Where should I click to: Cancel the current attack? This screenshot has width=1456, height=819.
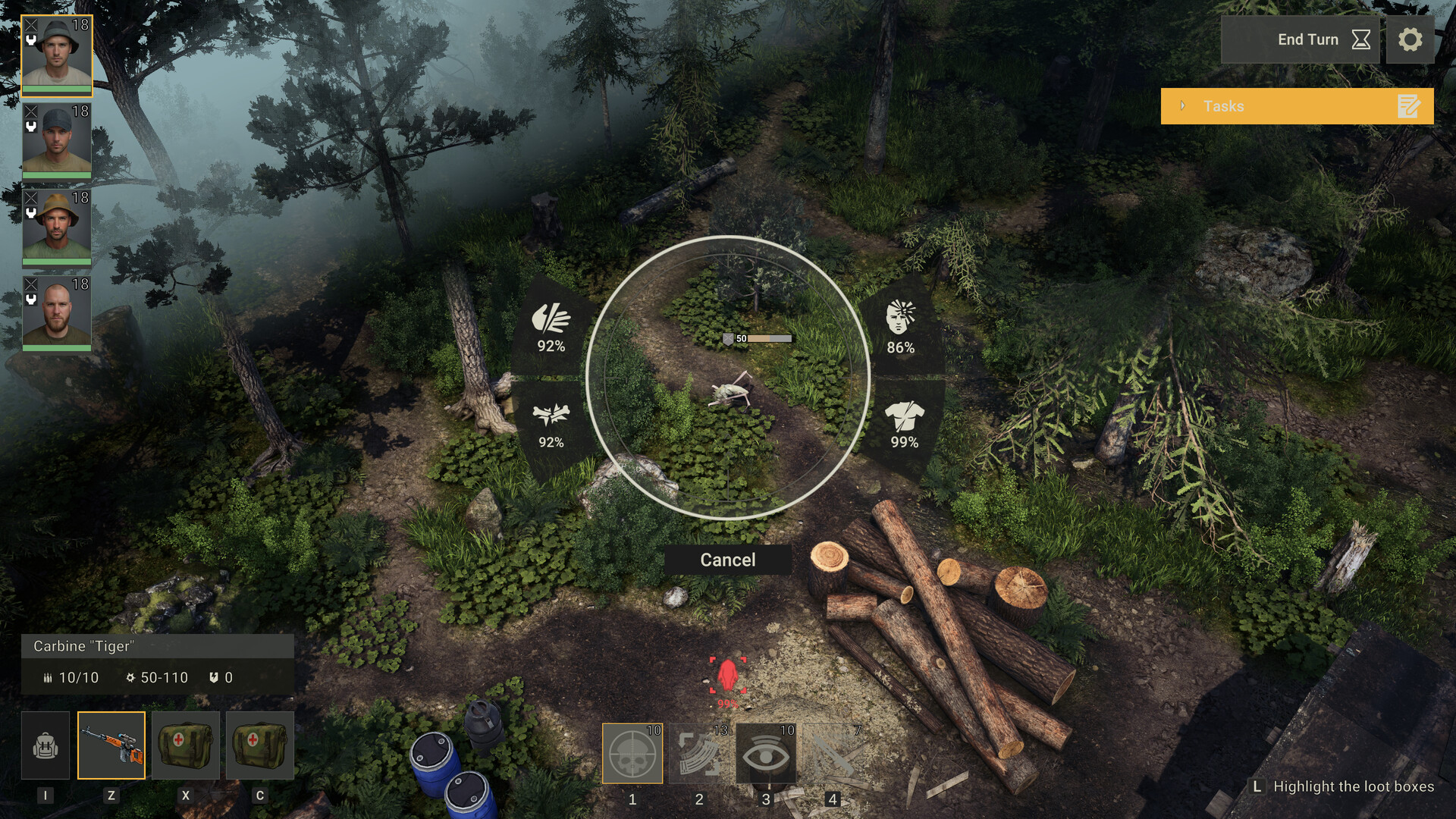point(727,560)
